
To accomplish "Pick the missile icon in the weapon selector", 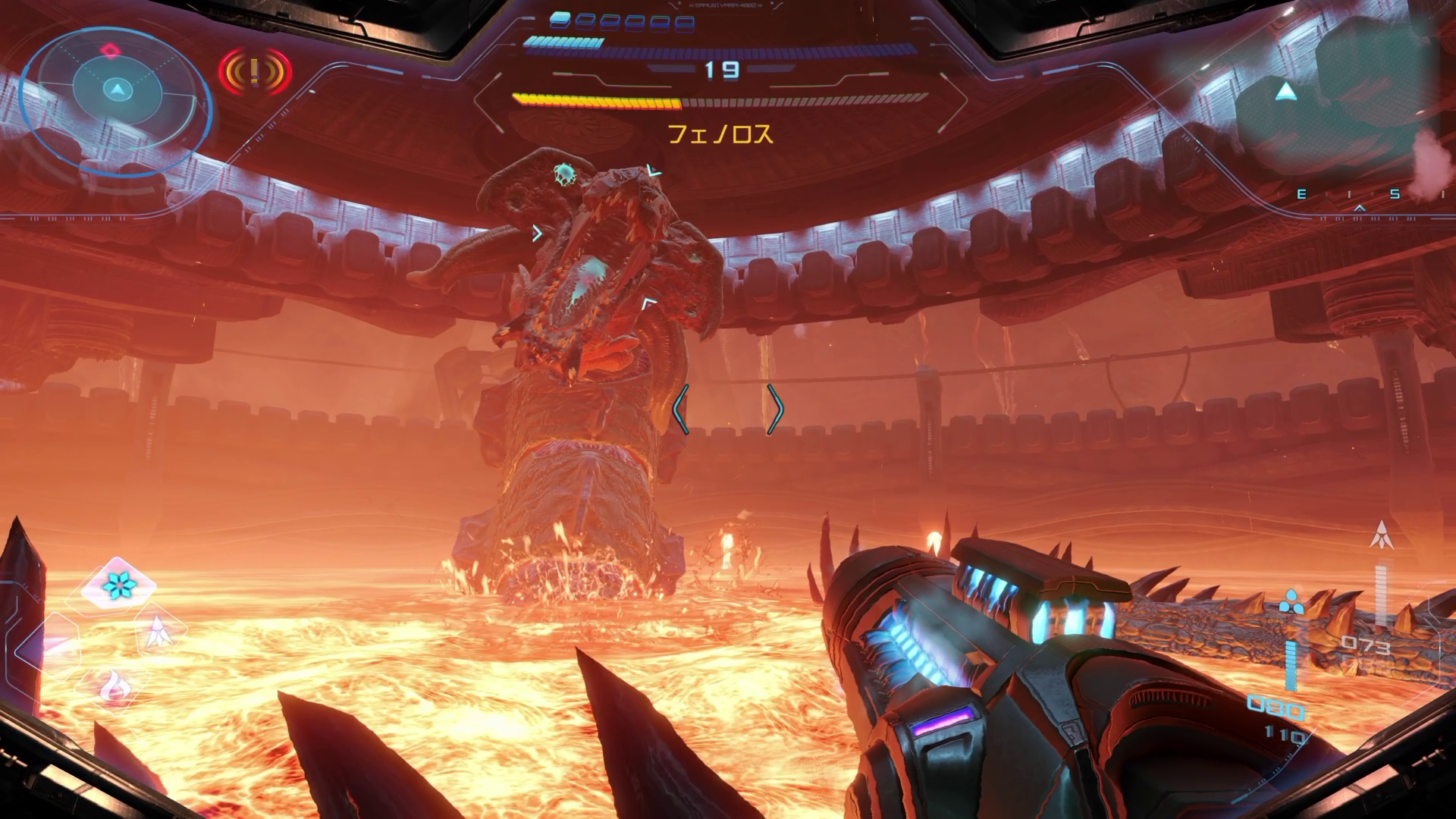I will click(x=157, y=631).
